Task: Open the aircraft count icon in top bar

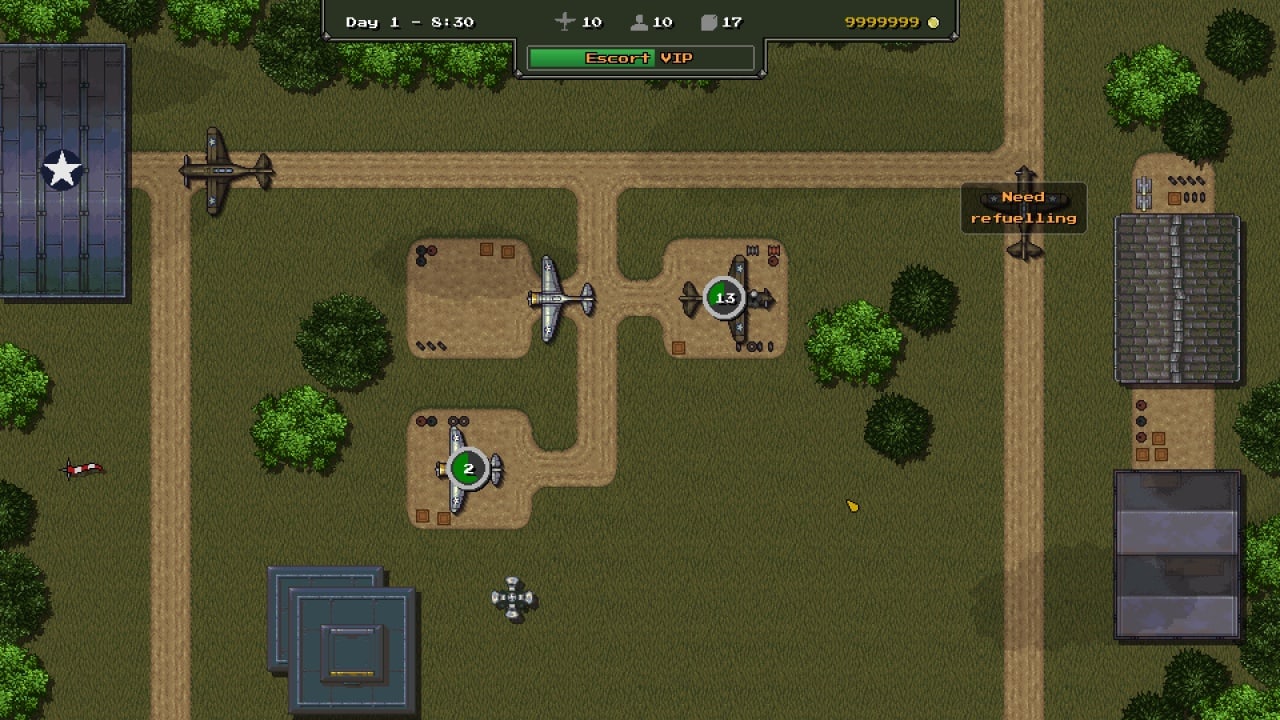Action: click(565, 22)
